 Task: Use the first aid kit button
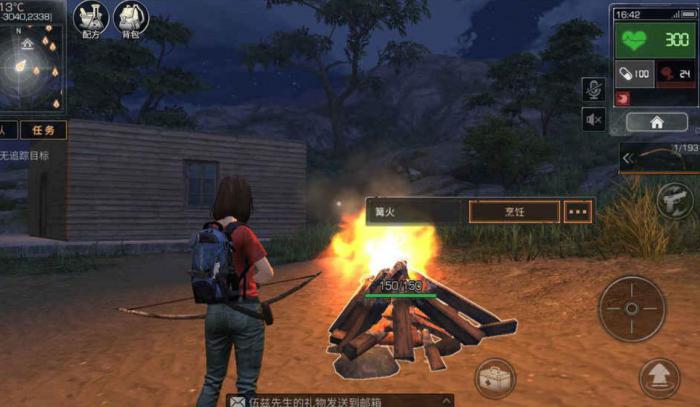[x=495, y=379]
